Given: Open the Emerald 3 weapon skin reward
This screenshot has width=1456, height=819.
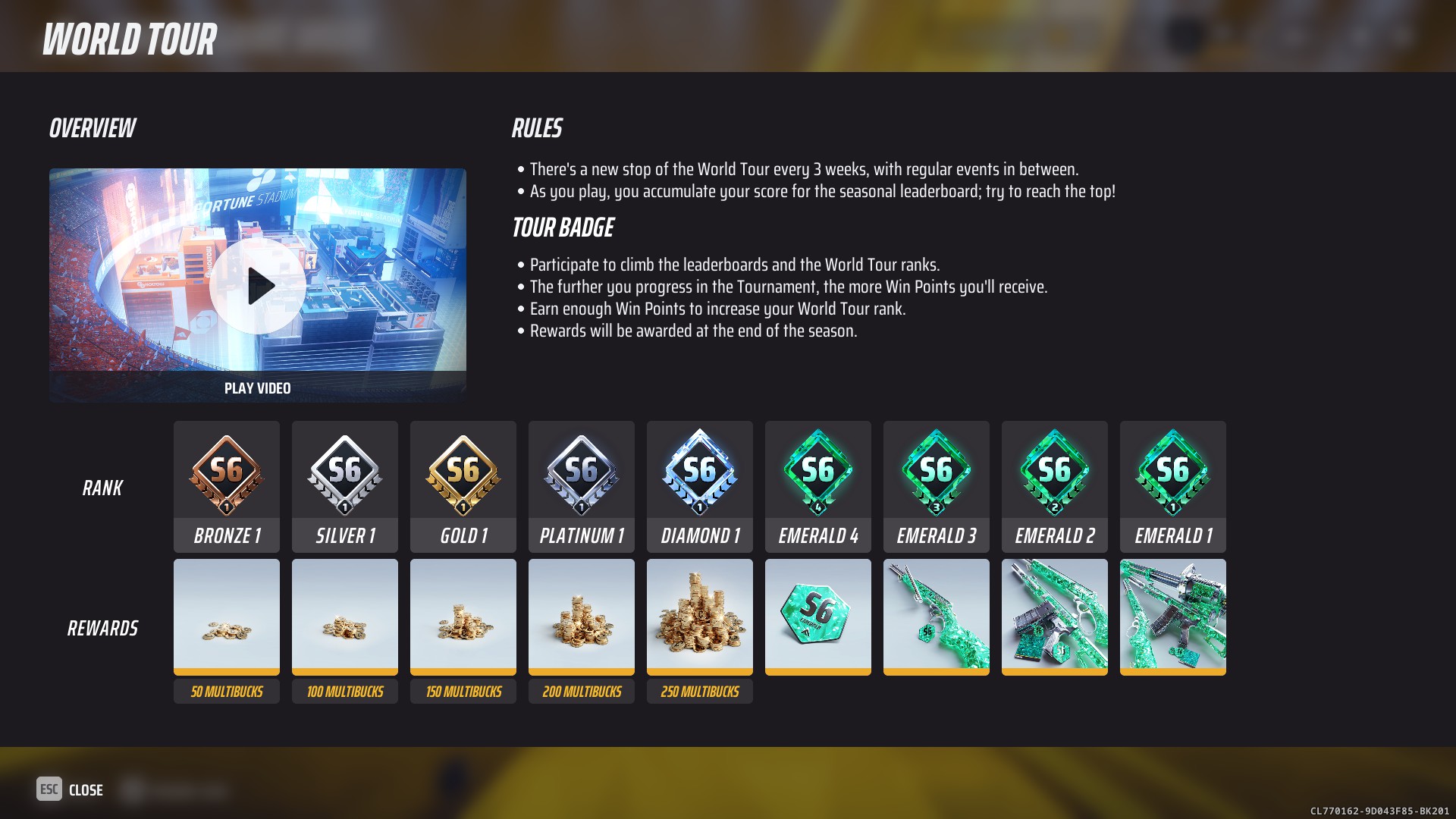Looking at the screenshot, I should 936,616.
